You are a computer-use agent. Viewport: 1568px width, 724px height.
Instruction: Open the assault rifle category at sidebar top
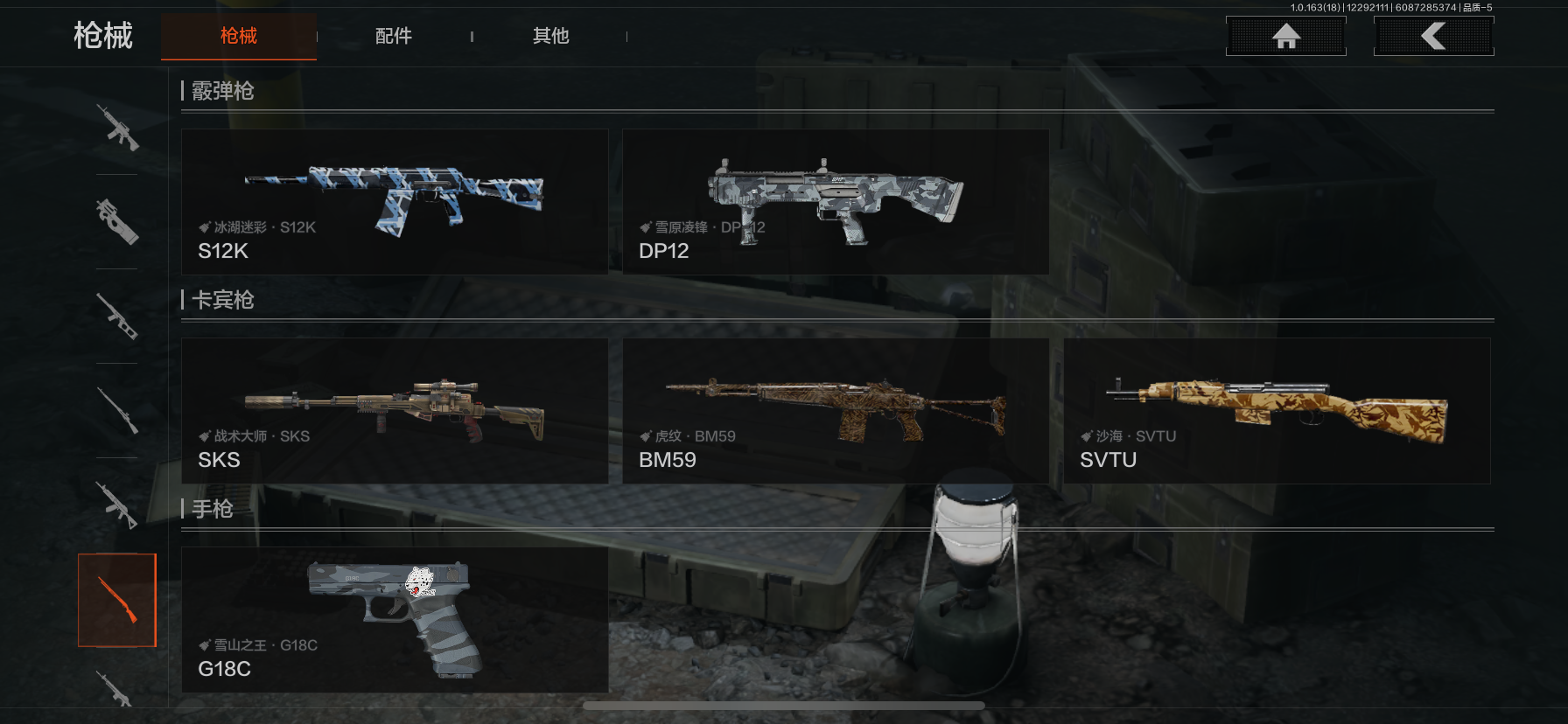117,128
